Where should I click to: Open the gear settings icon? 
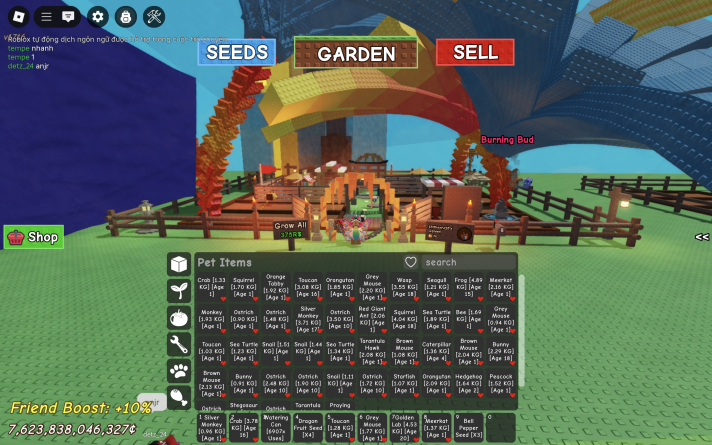point(97,16)
